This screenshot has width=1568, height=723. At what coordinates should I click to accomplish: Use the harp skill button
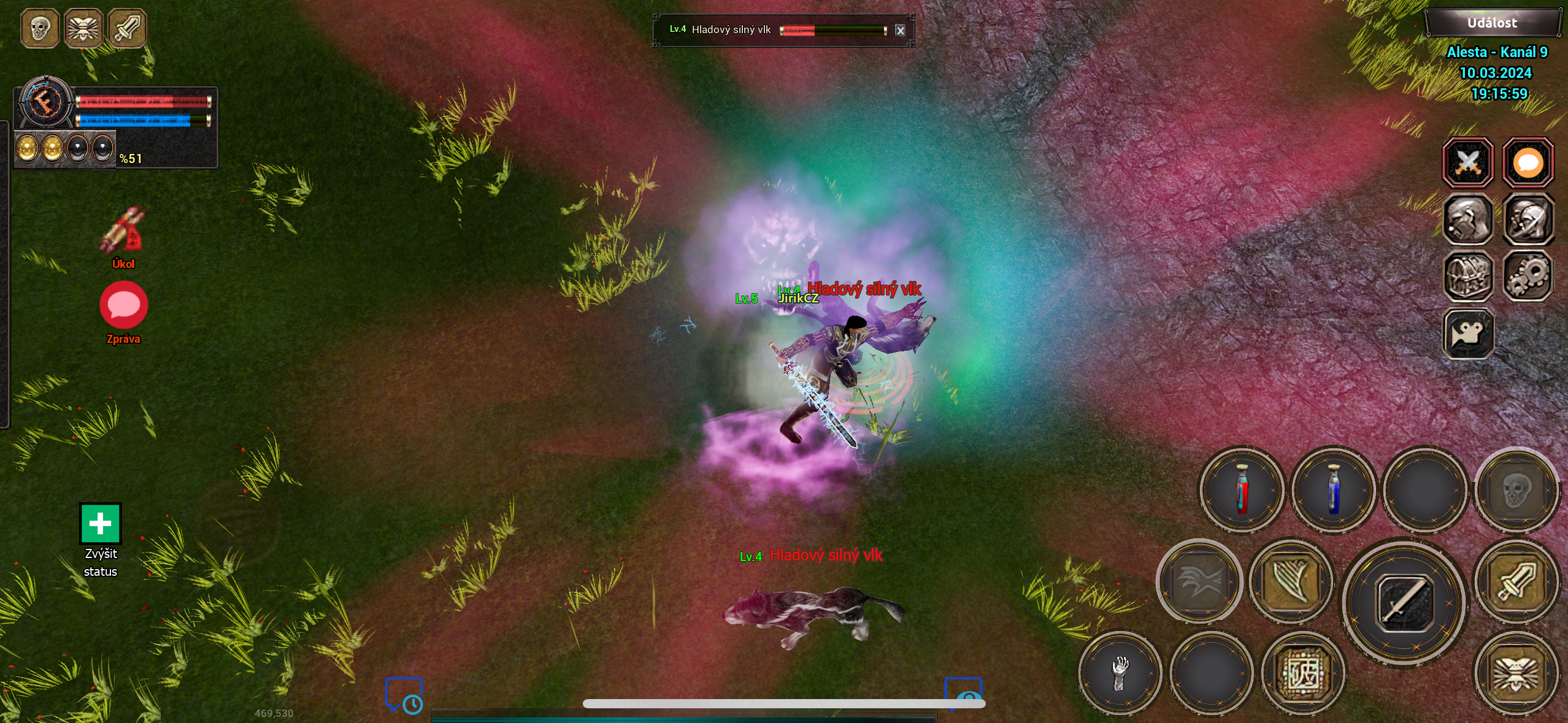tap(1291, 581)
